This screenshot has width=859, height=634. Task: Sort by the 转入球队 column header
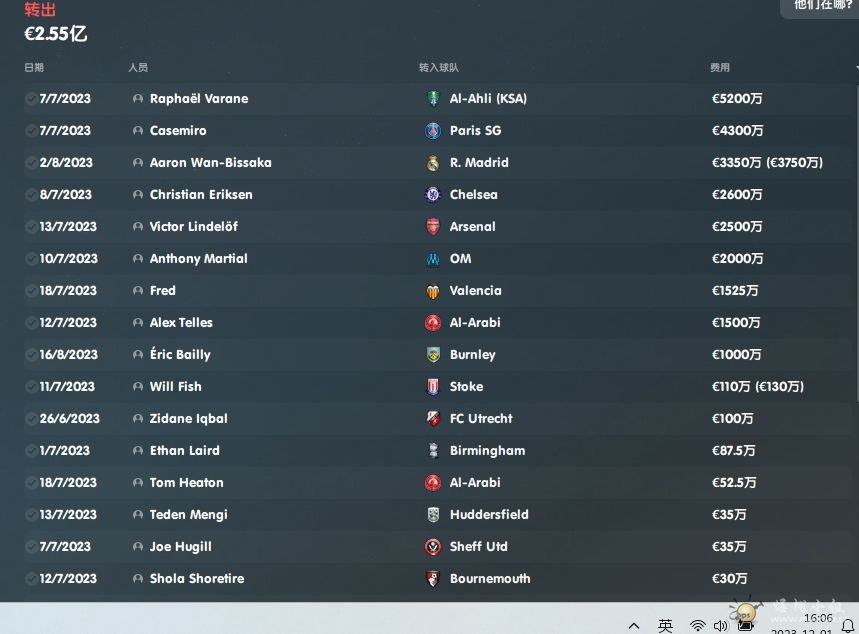click(x=439, y=68)
